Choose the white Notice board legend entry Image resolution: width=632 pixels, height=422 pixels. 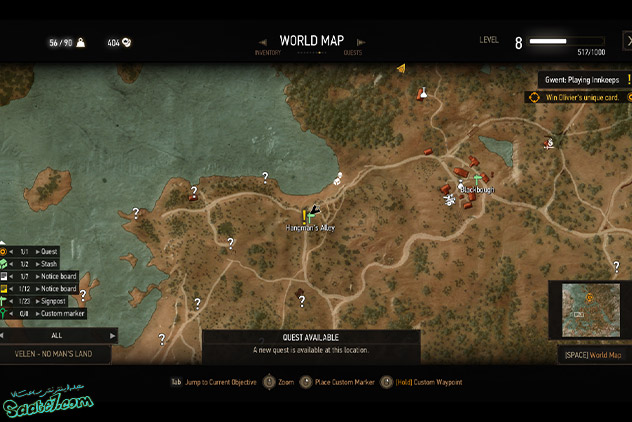55,276
